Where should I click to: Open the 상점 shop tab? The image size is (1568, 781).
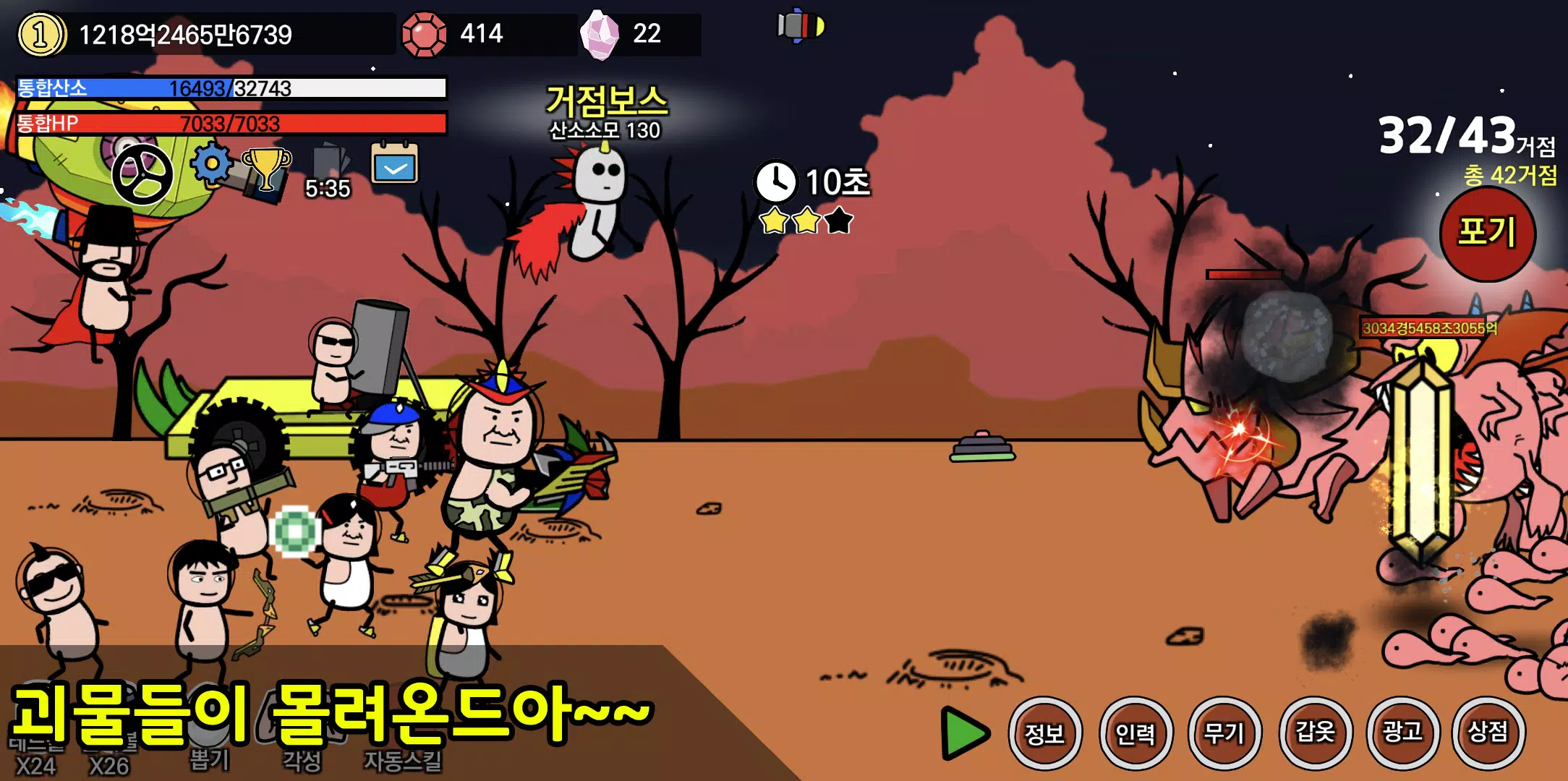[x=1491, y=733]
